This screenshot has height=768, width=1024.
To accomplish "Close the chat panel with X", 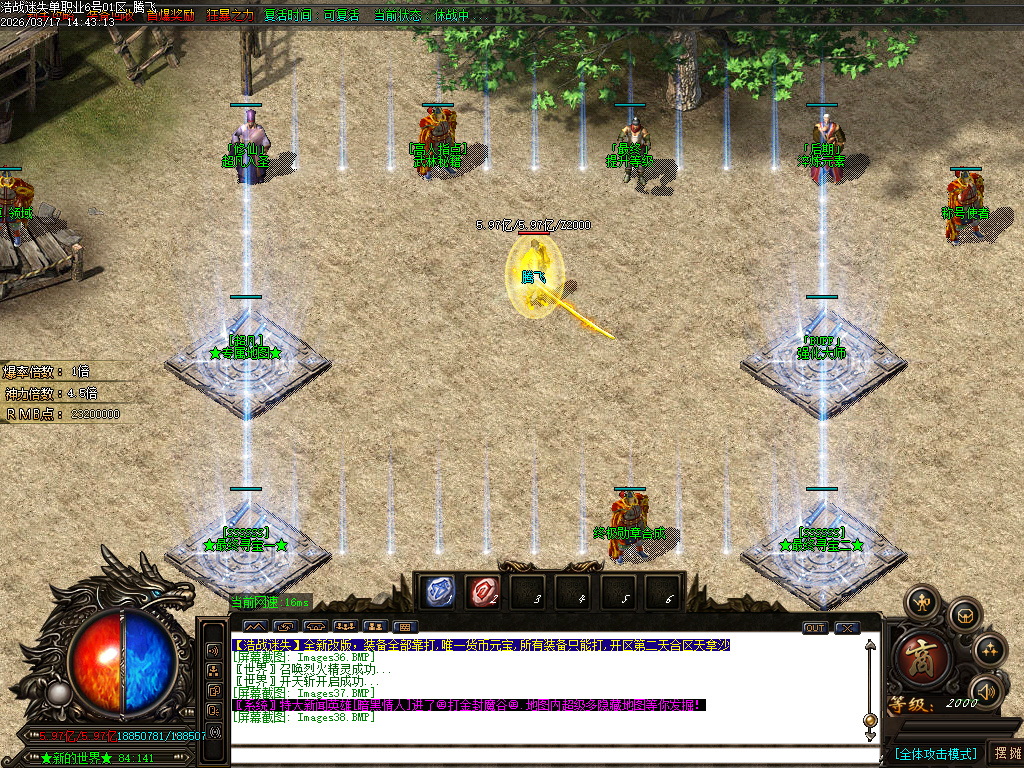I will [x=847, y=628].
